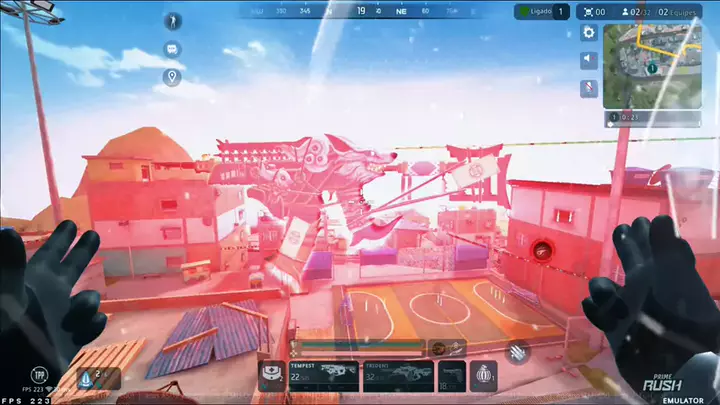Viewport: 720px width, 405px height.
Task: Open the quick chat bubble icon
Action: point(173,50)
